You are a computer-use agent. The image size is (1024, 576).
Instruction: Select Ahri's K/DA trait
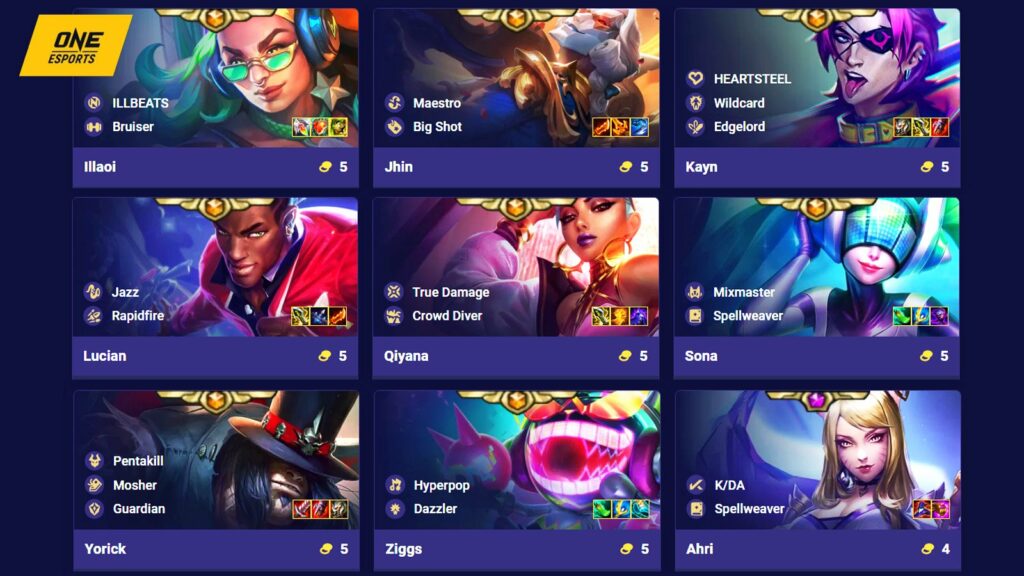[729, 485]
